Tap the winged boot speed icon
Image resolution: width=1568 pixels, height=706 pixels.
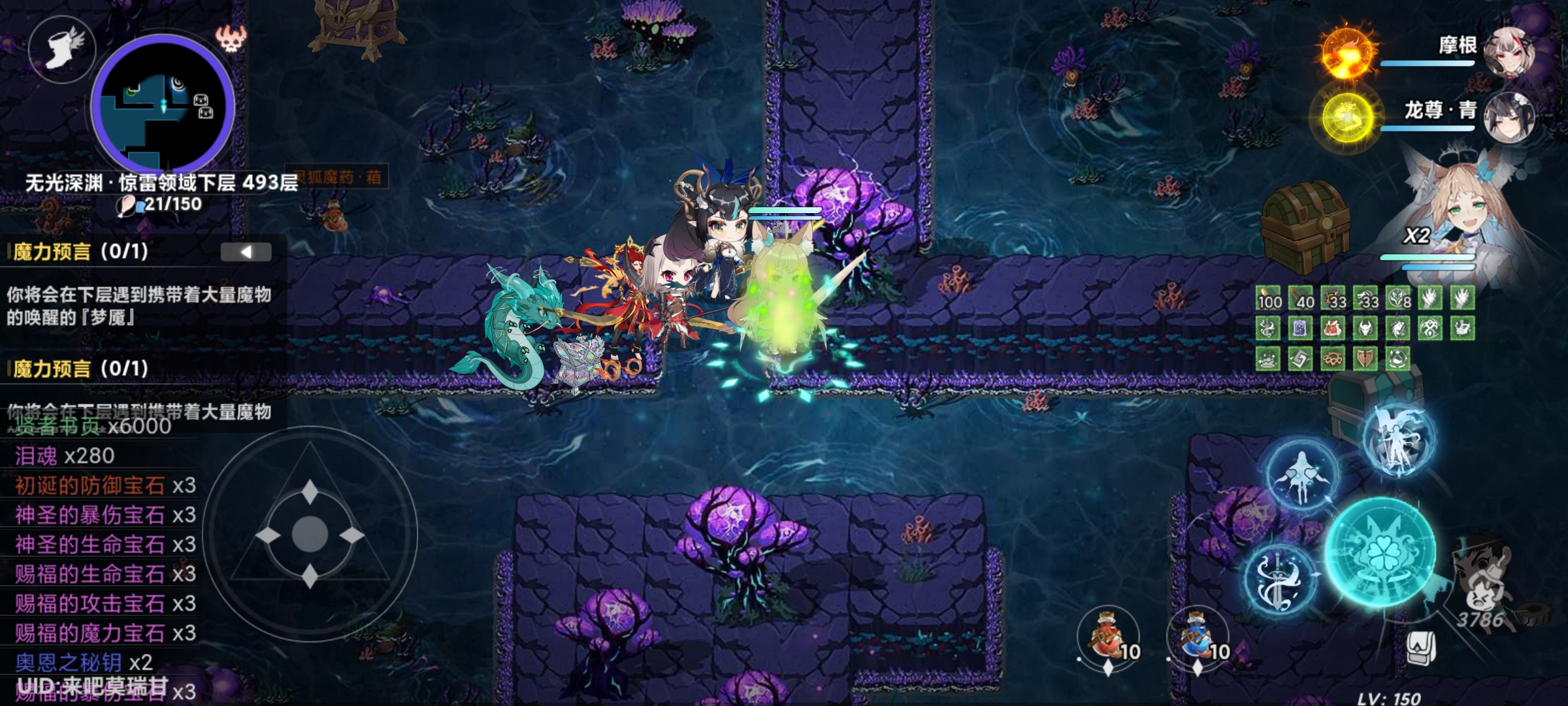click(63, 49)
